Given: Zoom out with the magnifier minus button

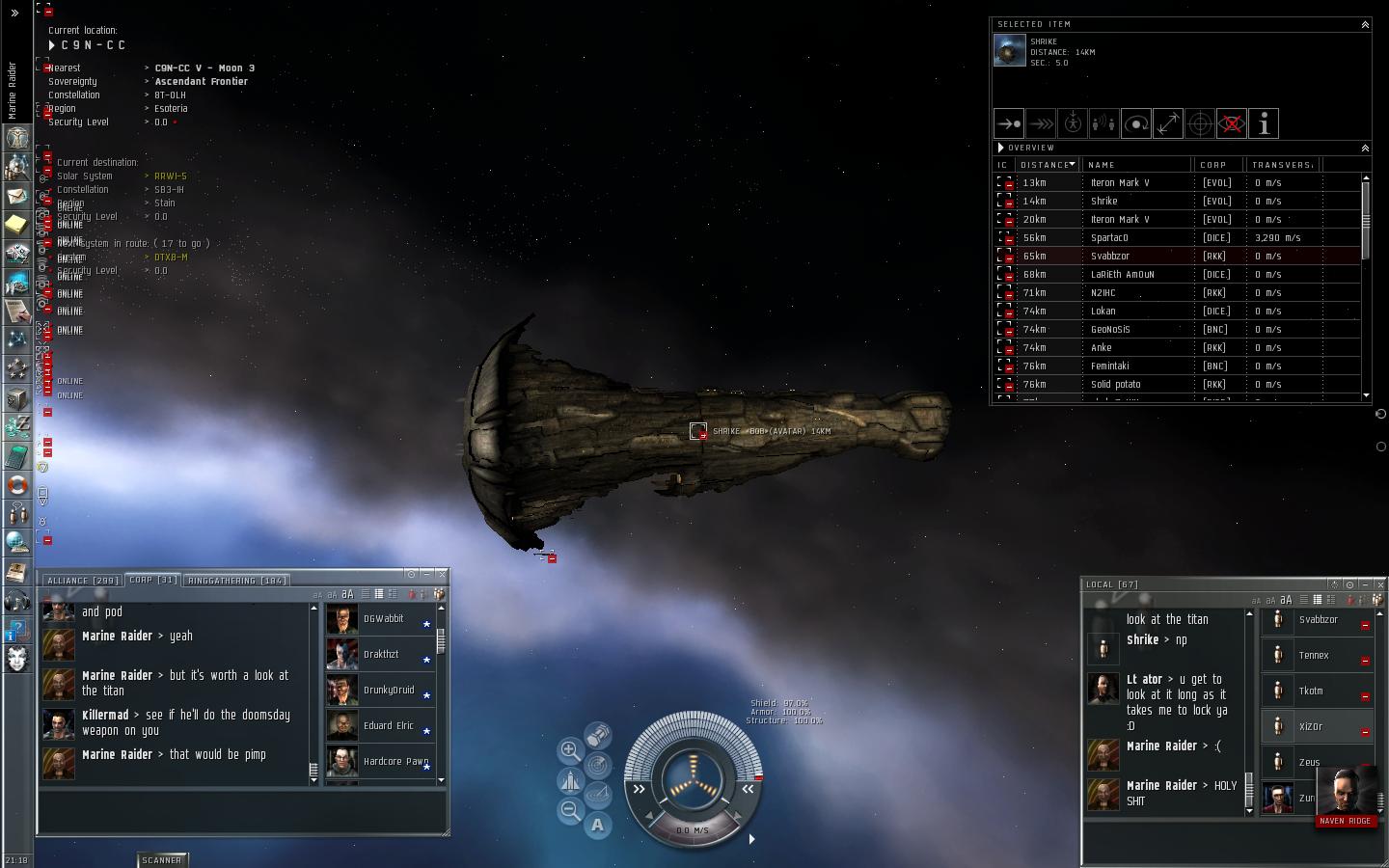Looking at the screenshot, I should (x=570, y=811).
